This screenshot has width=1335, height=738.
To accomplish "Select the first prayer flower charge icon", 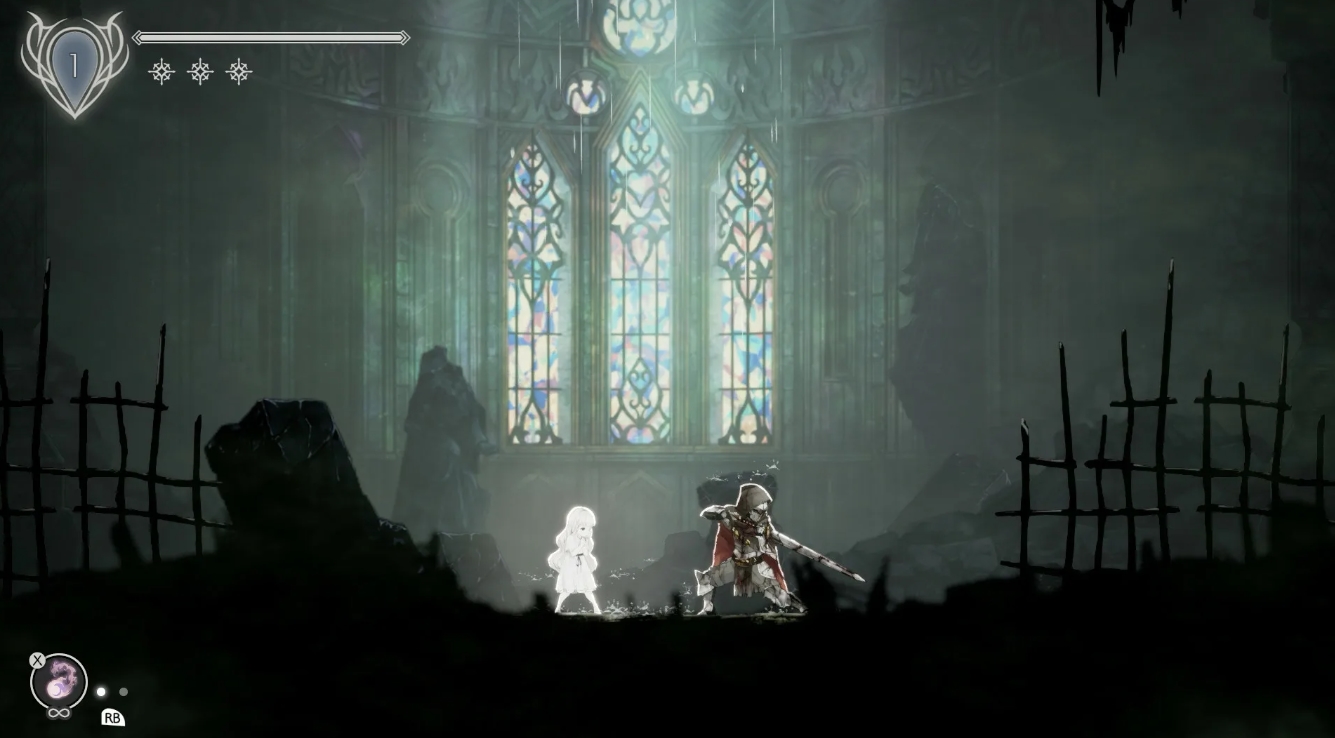I will pos(163,71).
